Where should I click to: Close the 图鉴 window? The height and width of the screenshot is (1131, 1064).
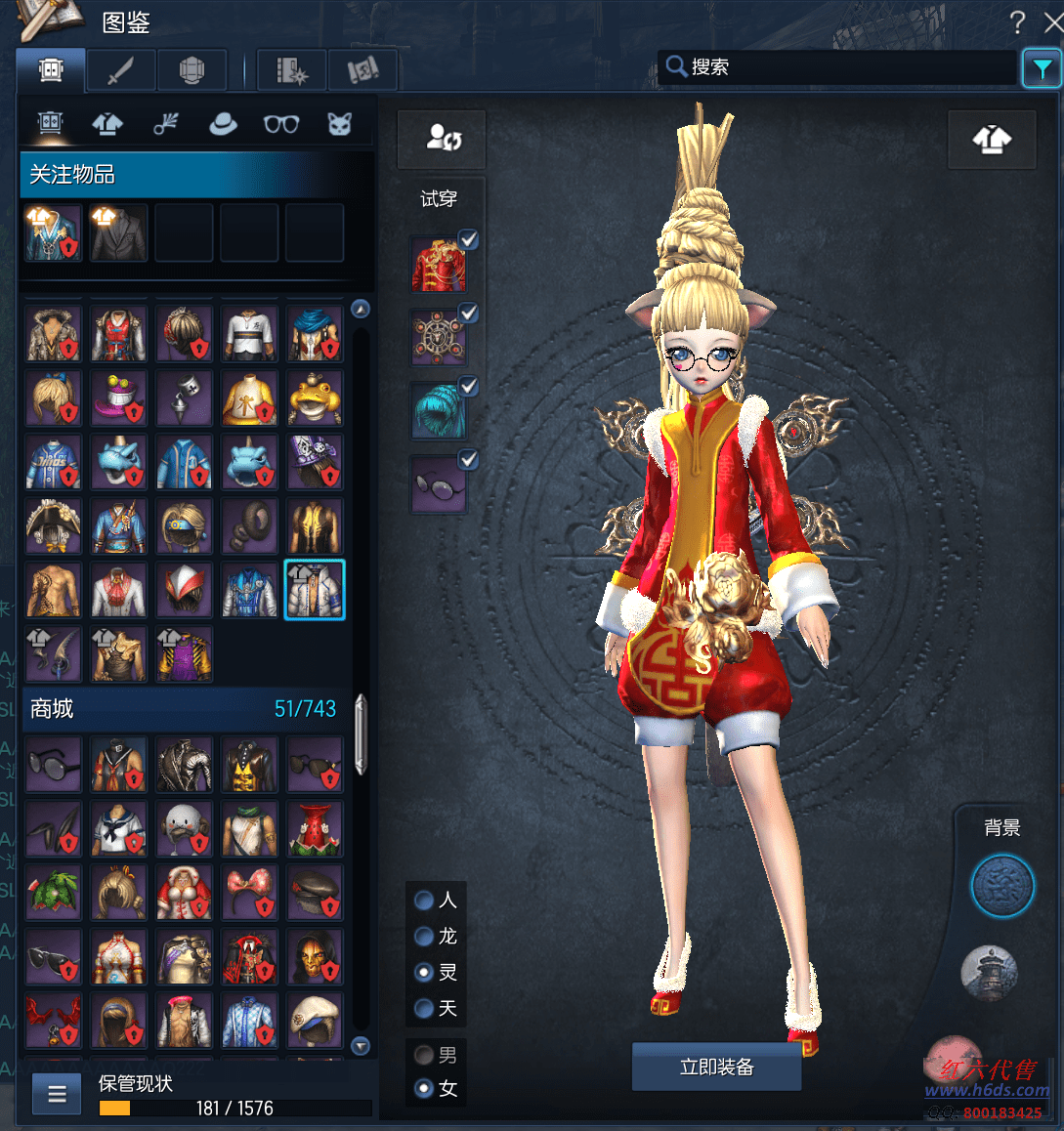[x=1053, y=22]
